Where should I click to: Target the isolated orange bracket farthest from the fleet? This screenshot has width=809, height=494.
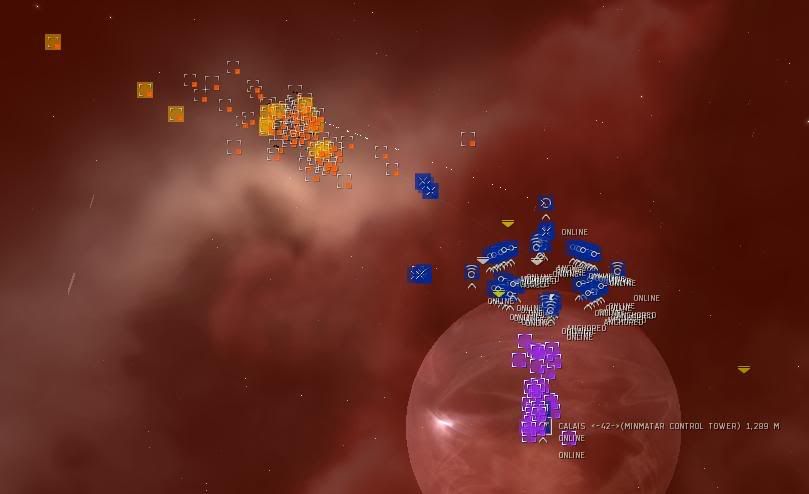click(53, 42)
